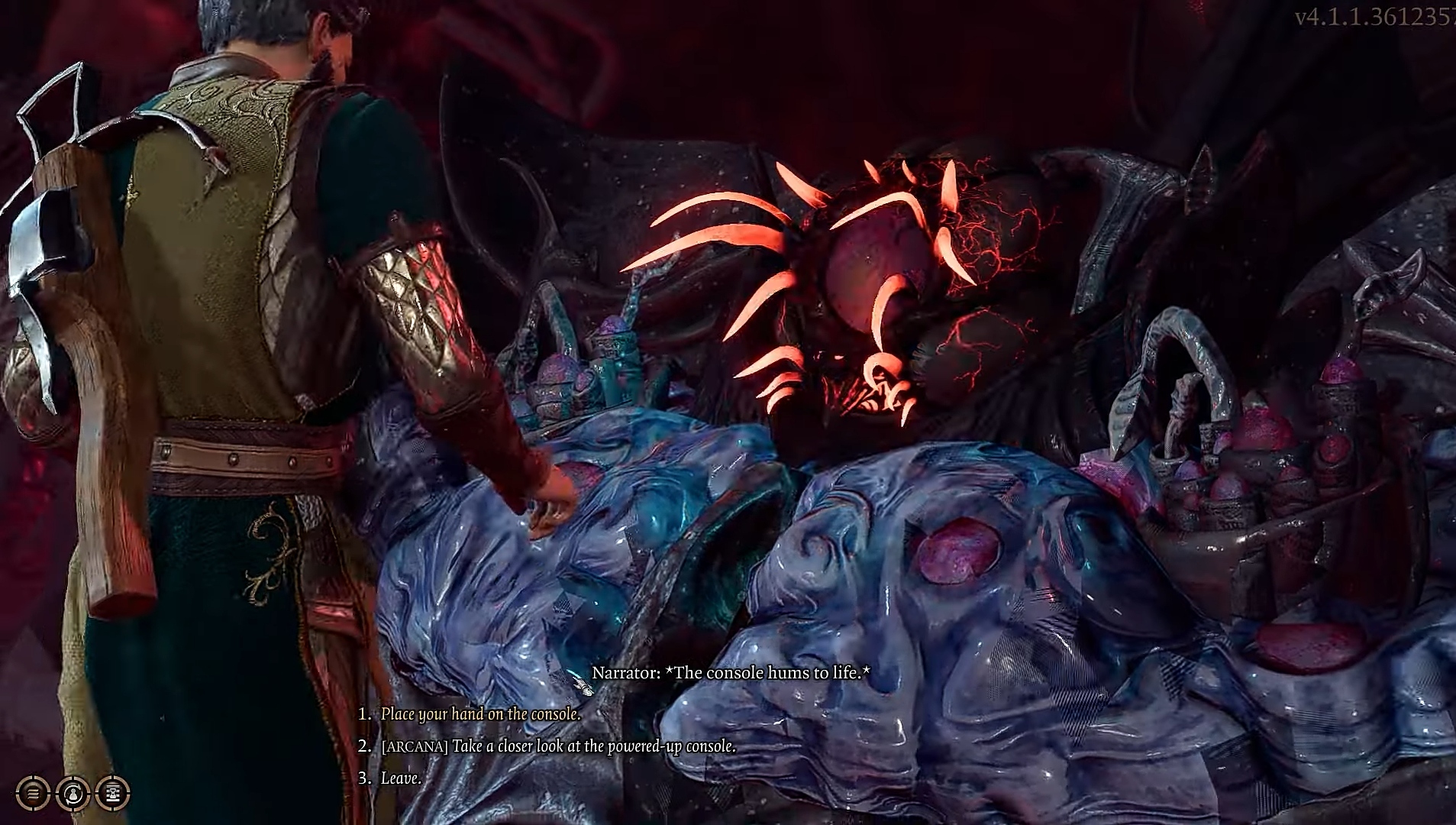Click the leftmost circular icon in the bottom corner
The height and width of the screenshot is (825, 1456).
[x=32, y=793]
